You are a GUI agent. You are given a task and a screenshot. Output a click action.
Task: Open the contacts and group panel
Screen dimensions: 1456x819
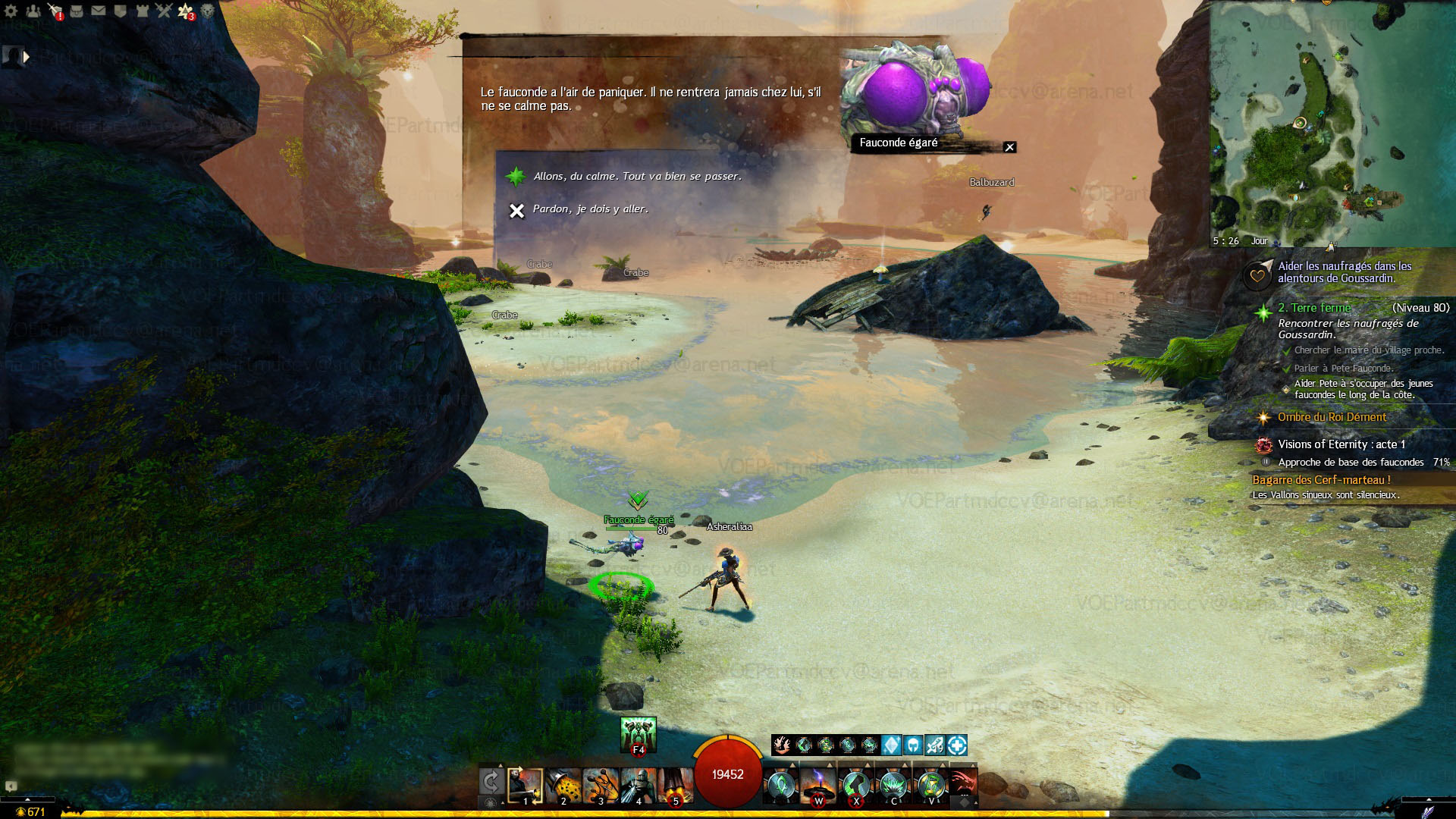(33, 11)
